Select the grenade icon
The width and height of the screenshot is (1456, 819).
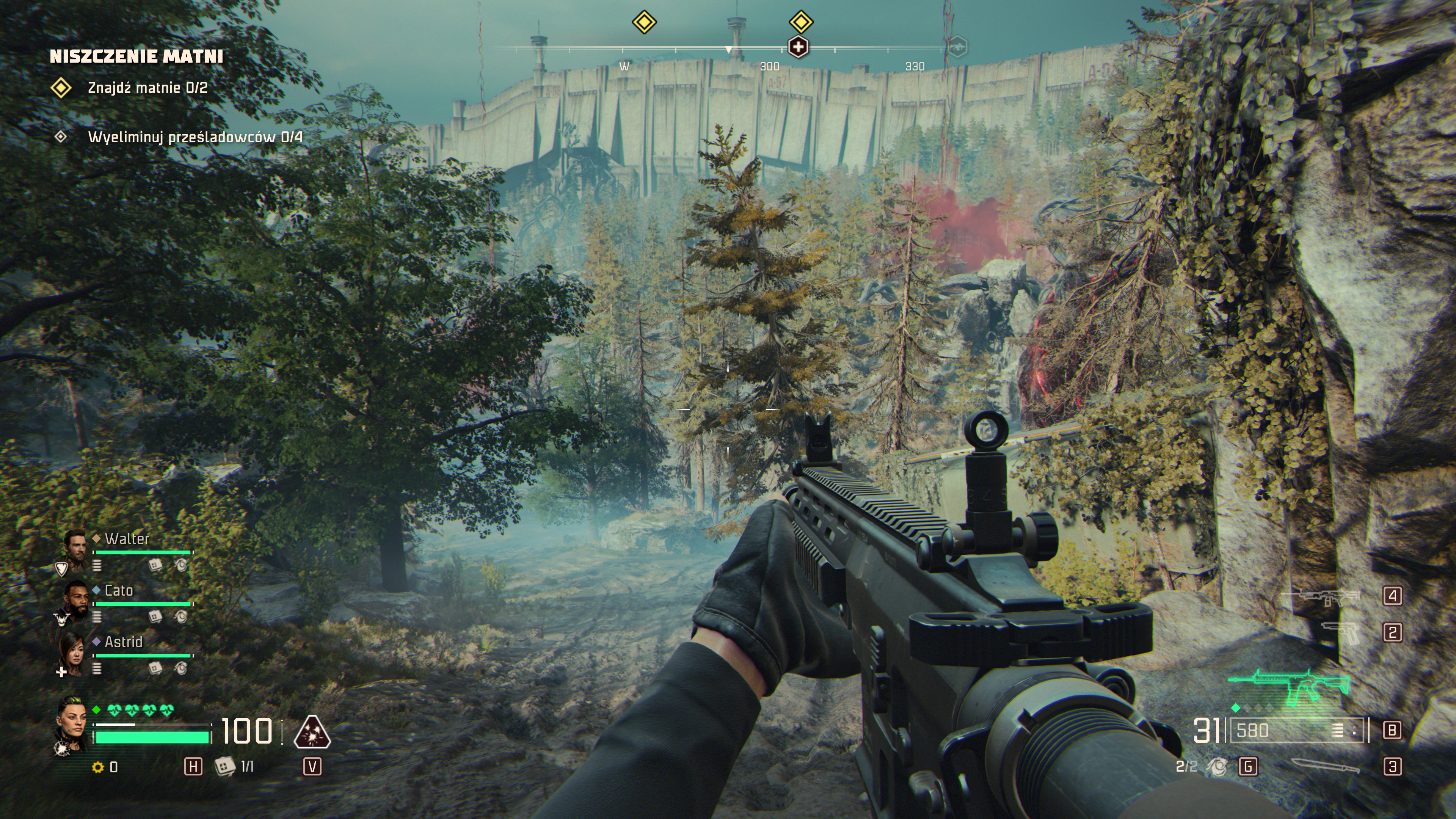(x=1217, y=766)
